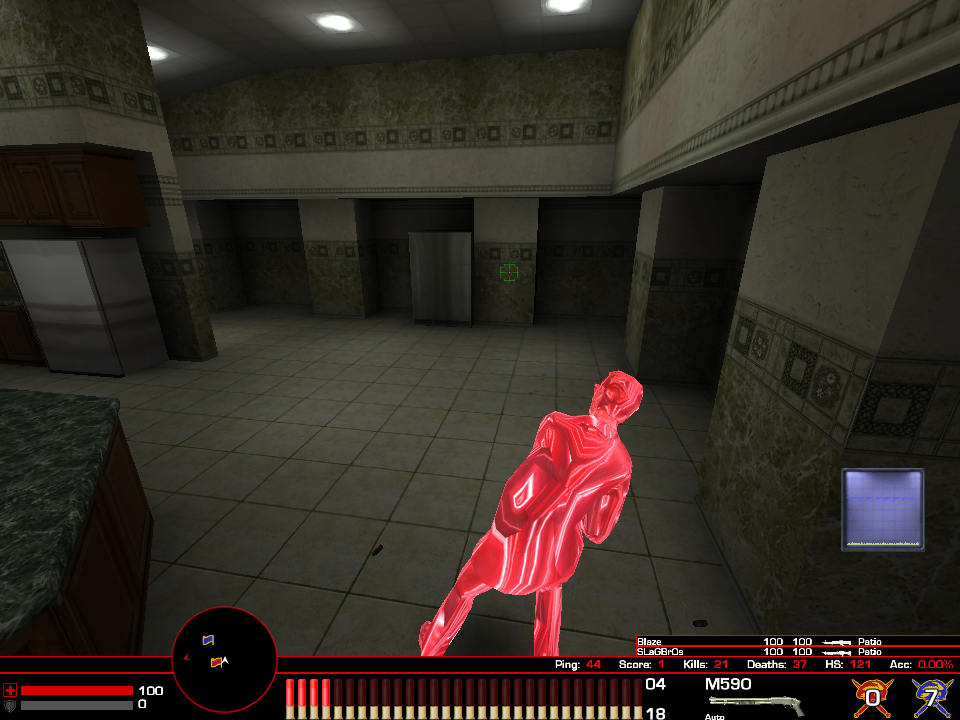
Task: Click the blue net graph panel
Action: (x=882, y=509)
